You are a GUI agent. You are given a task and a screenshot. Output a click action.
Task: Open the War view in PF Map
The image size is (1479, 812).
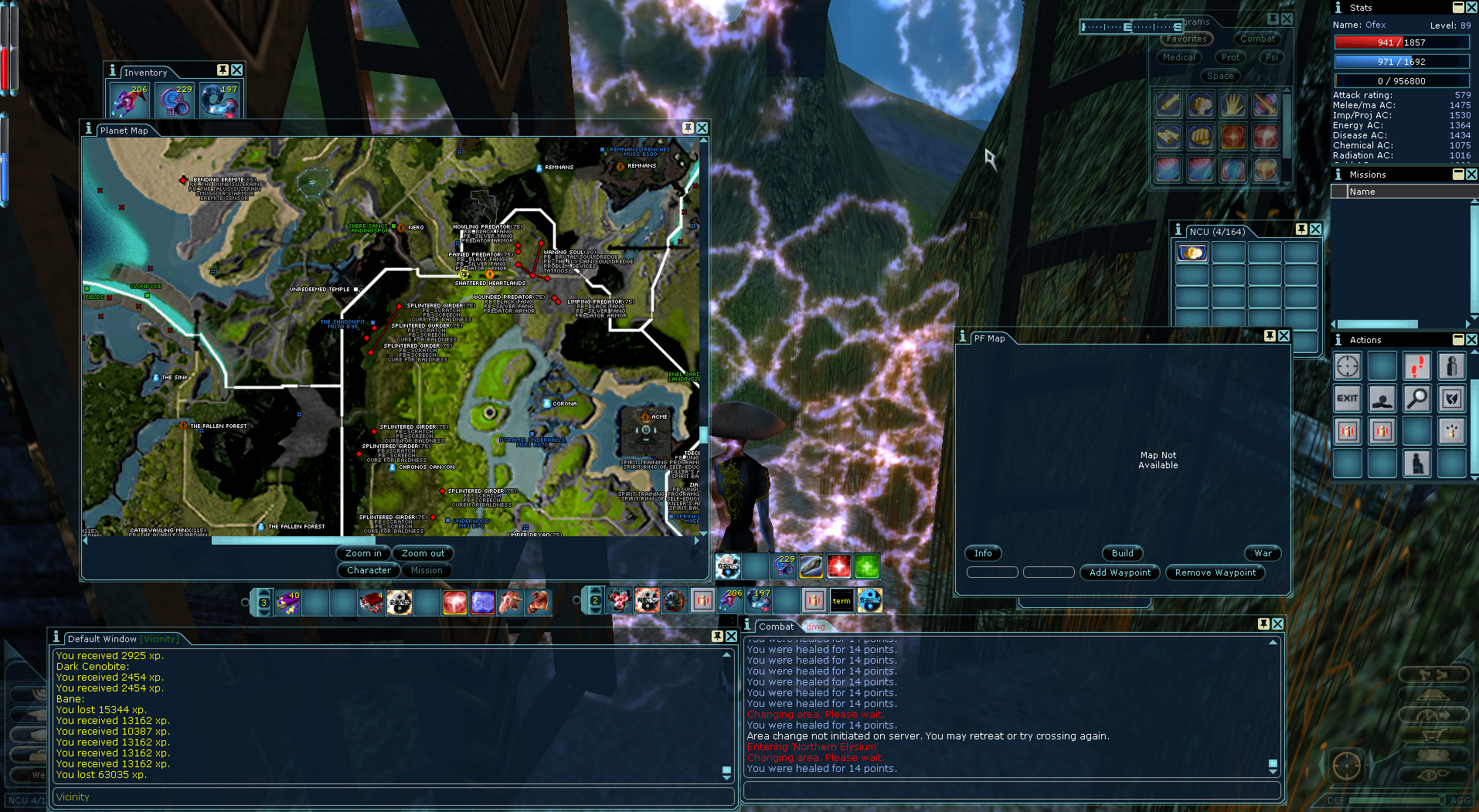[x=1263, y=553]
